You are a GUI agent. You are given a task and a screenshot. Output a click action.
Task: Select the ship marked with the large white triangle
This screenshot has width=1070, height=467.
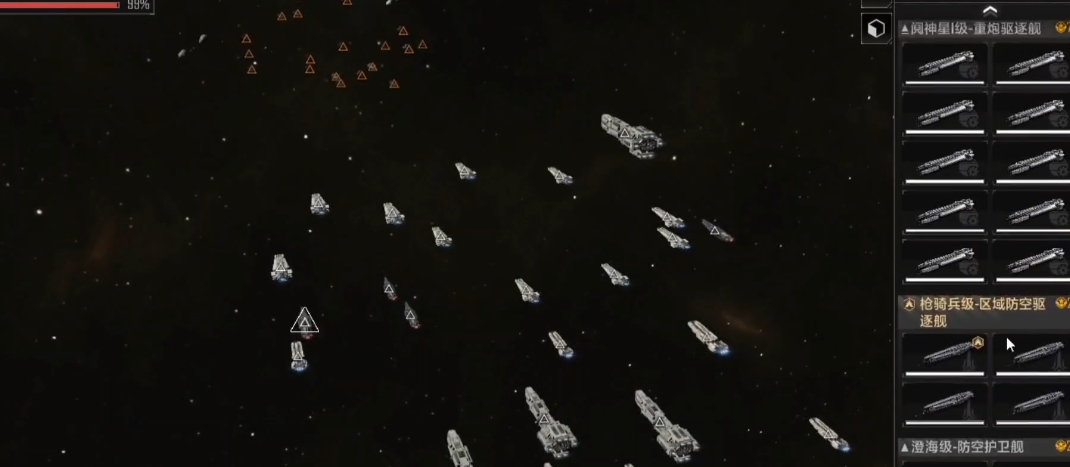305,322
